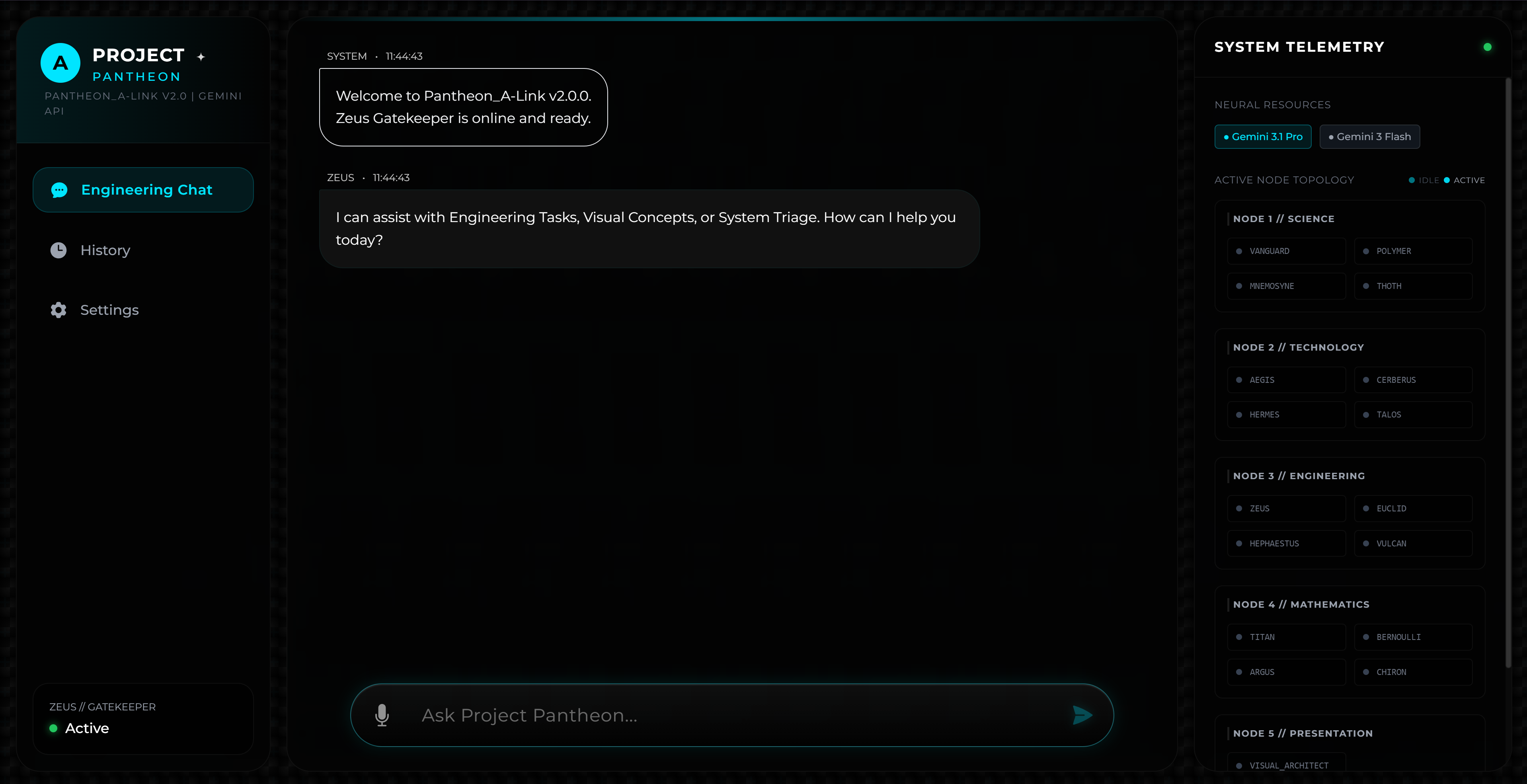1527x784 pixels.
Task: Switch neural resource to Gemini 3 Flash
Action: (1369, 136)
